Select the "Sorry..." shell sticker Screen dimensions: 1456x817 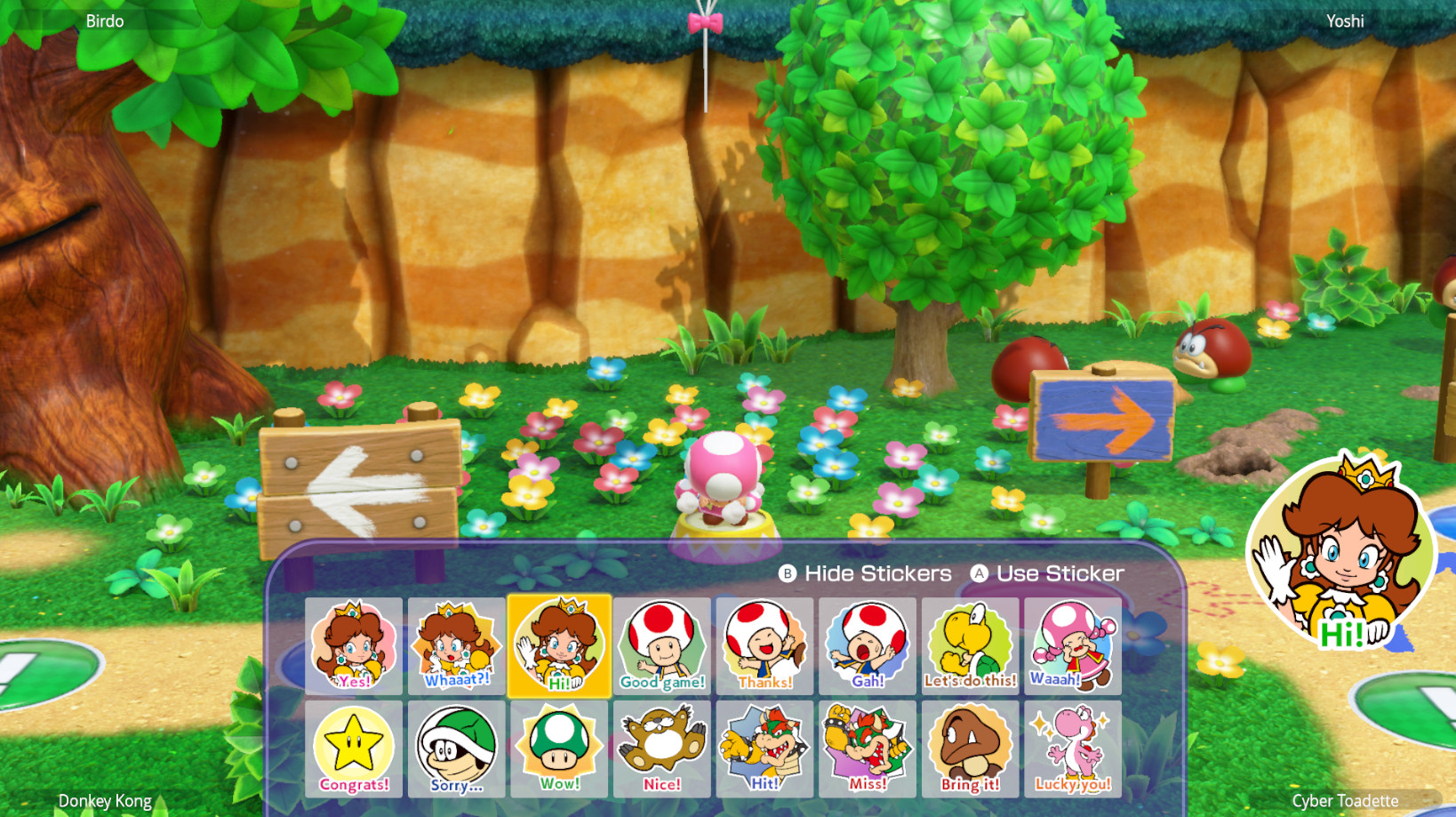coord(456,749)
